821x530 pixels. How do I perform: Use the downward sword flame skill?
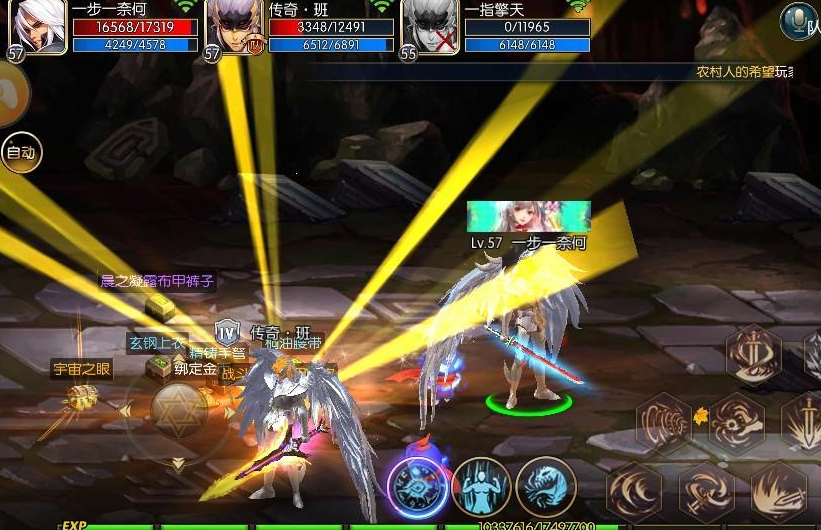[806, 420]
